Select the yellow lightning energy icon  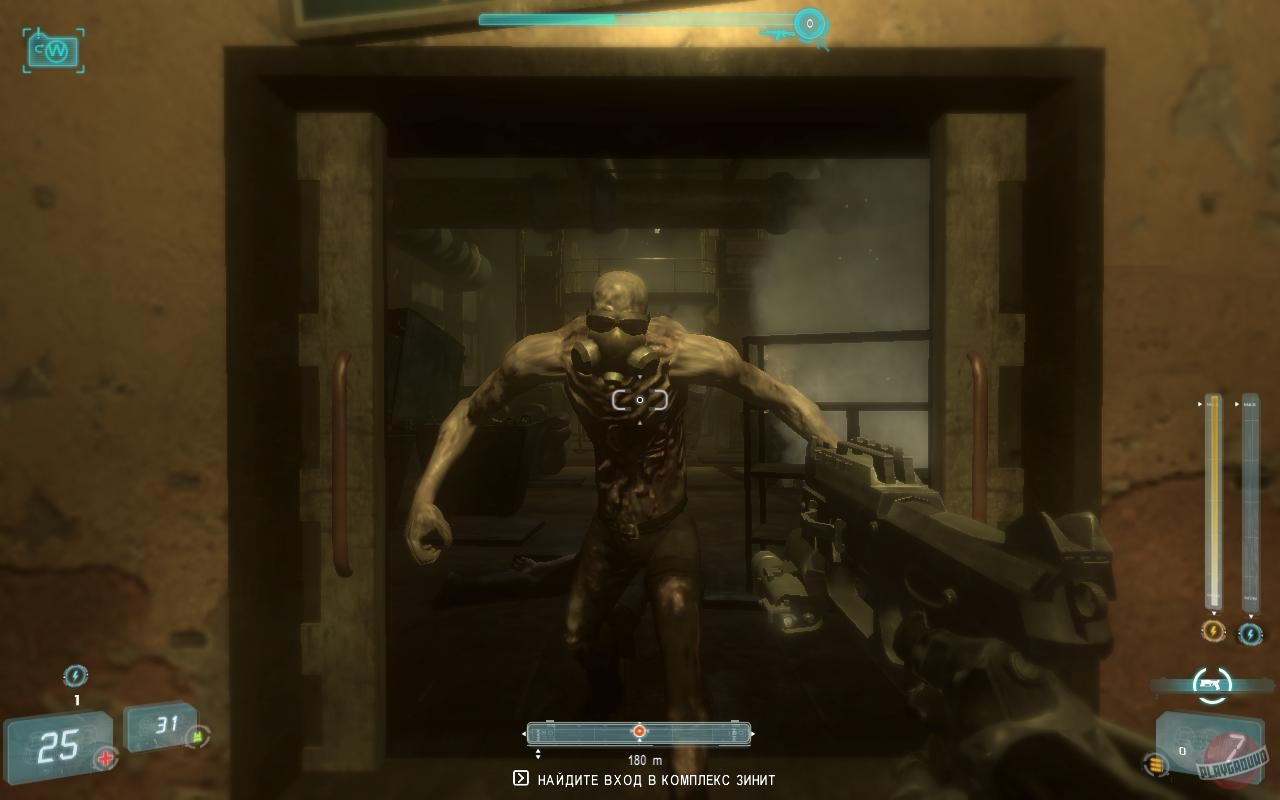(1212, 631)
